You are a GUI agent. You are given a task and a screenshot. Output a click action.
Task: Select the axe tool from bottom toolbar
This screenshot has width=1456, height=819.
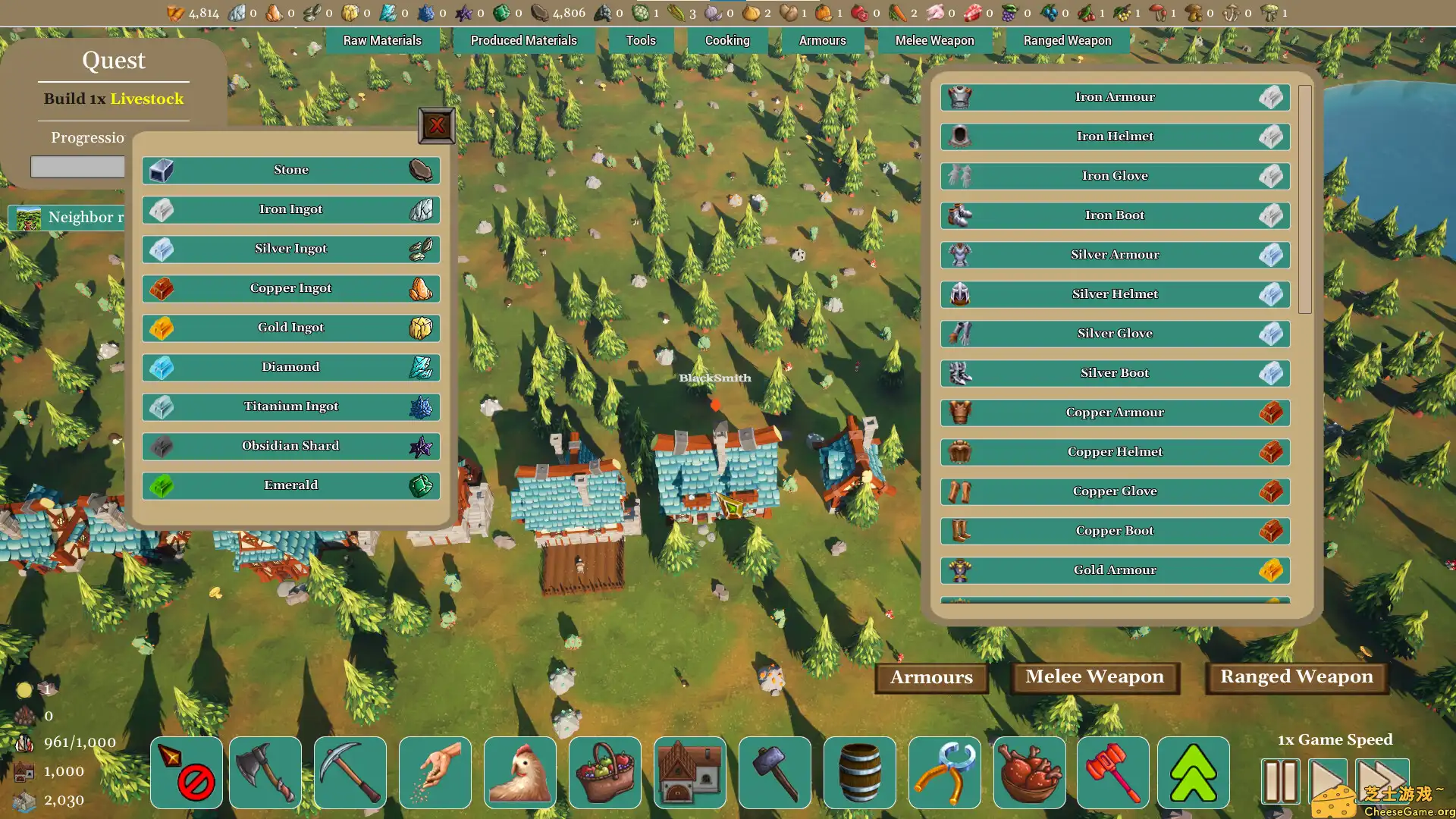click(265, 772)
